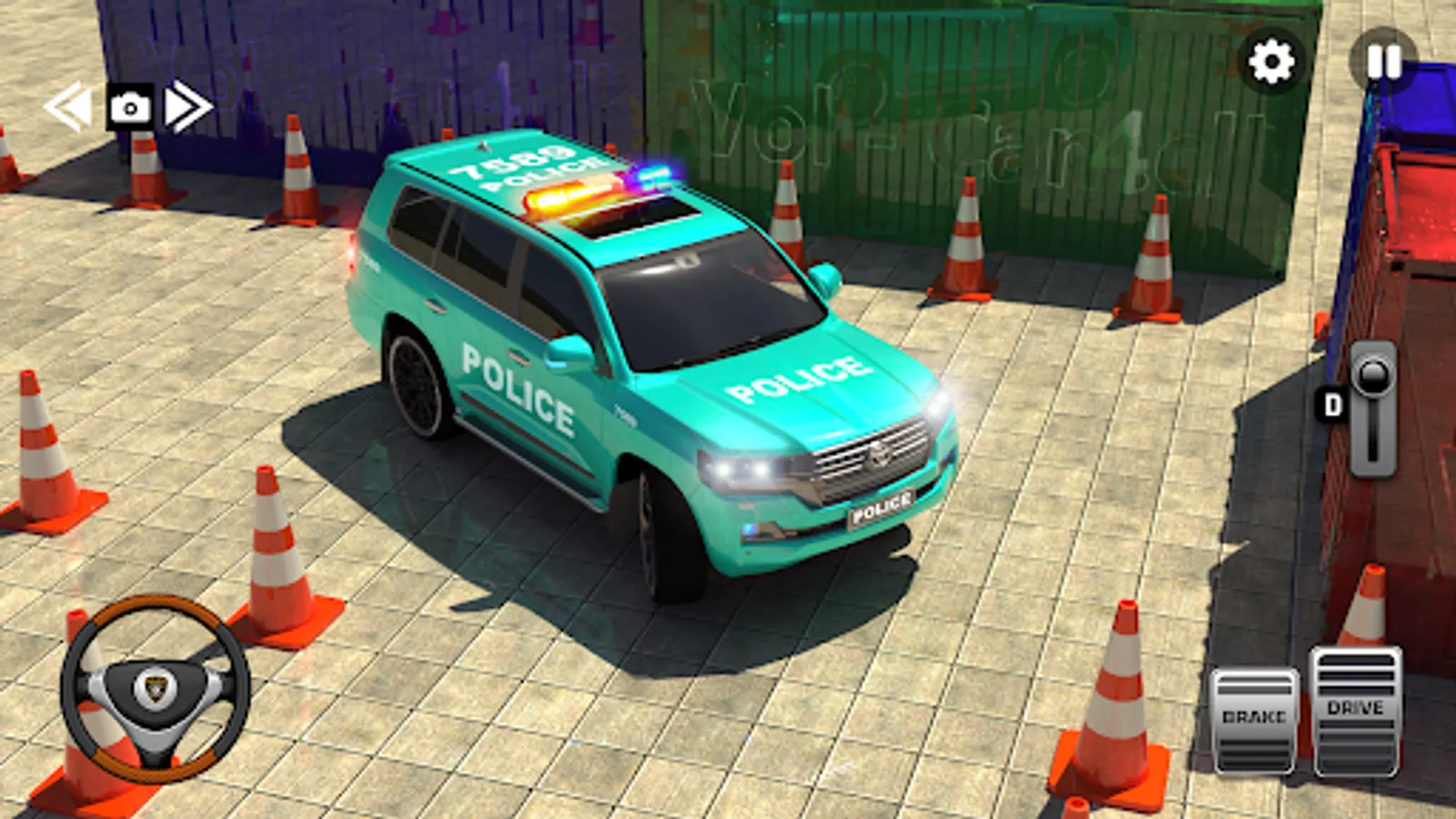
Task: Select the steering wheel control
Action: [x=153, y=689]
